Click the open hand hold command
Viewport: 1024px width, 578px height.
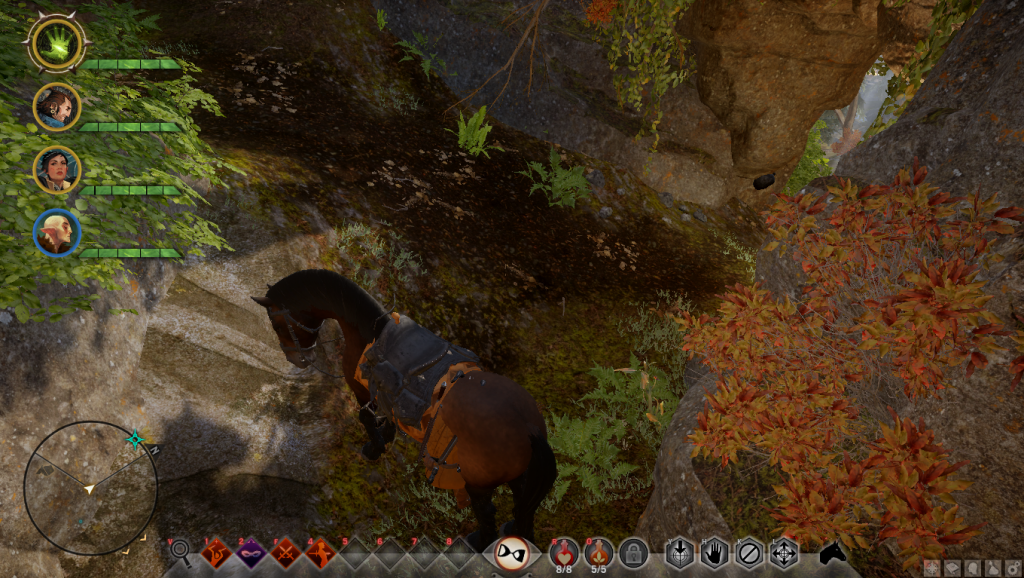[714, 552]
